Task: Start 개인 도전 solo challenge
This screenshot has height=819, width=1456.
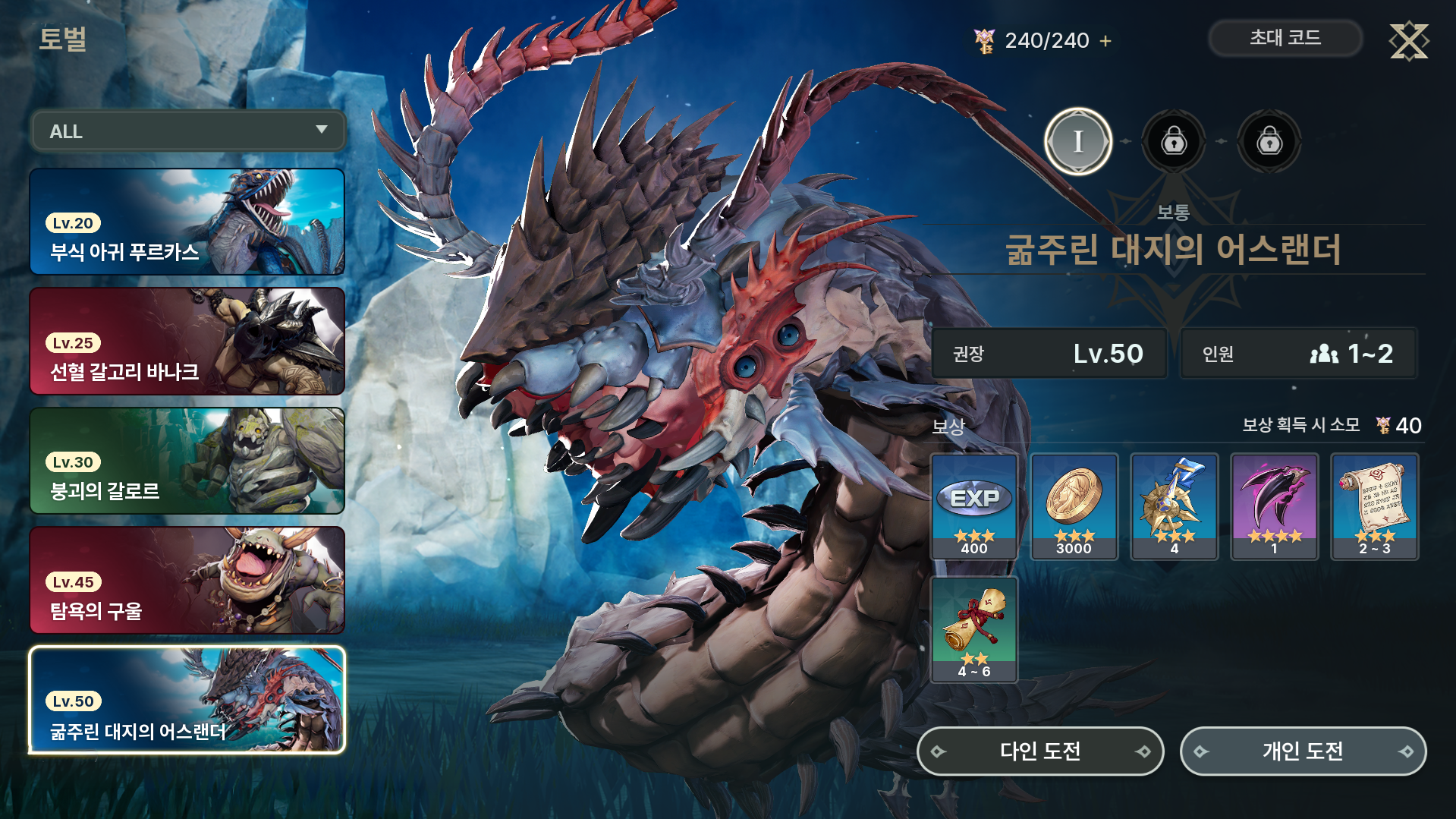Action: [1303, 751]
